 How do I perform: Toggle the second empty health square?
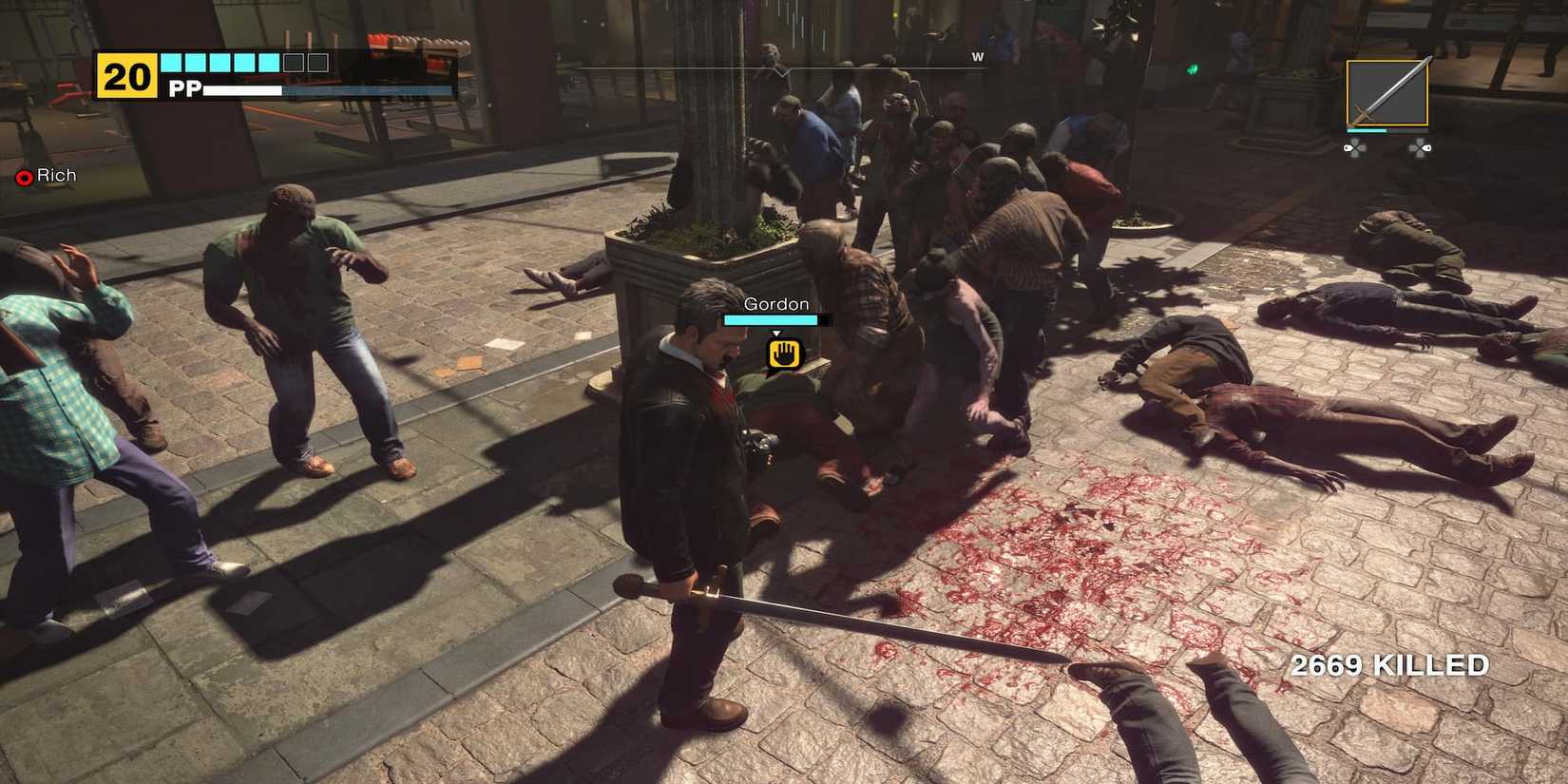tap(318, 61)
